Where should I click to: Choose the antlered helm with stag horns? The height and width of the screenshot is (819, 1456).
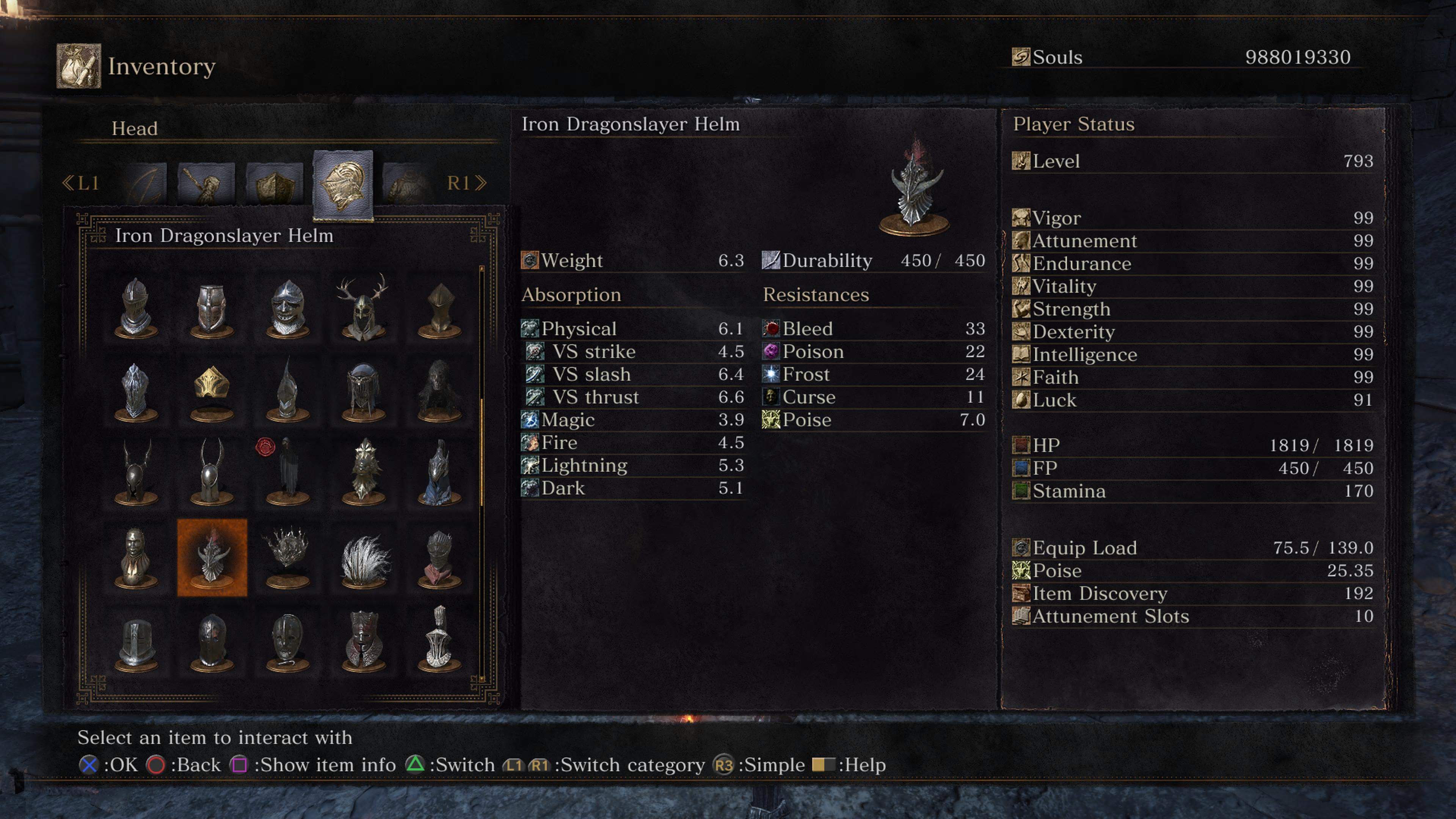pyautogui.click(x=363, y=308)
